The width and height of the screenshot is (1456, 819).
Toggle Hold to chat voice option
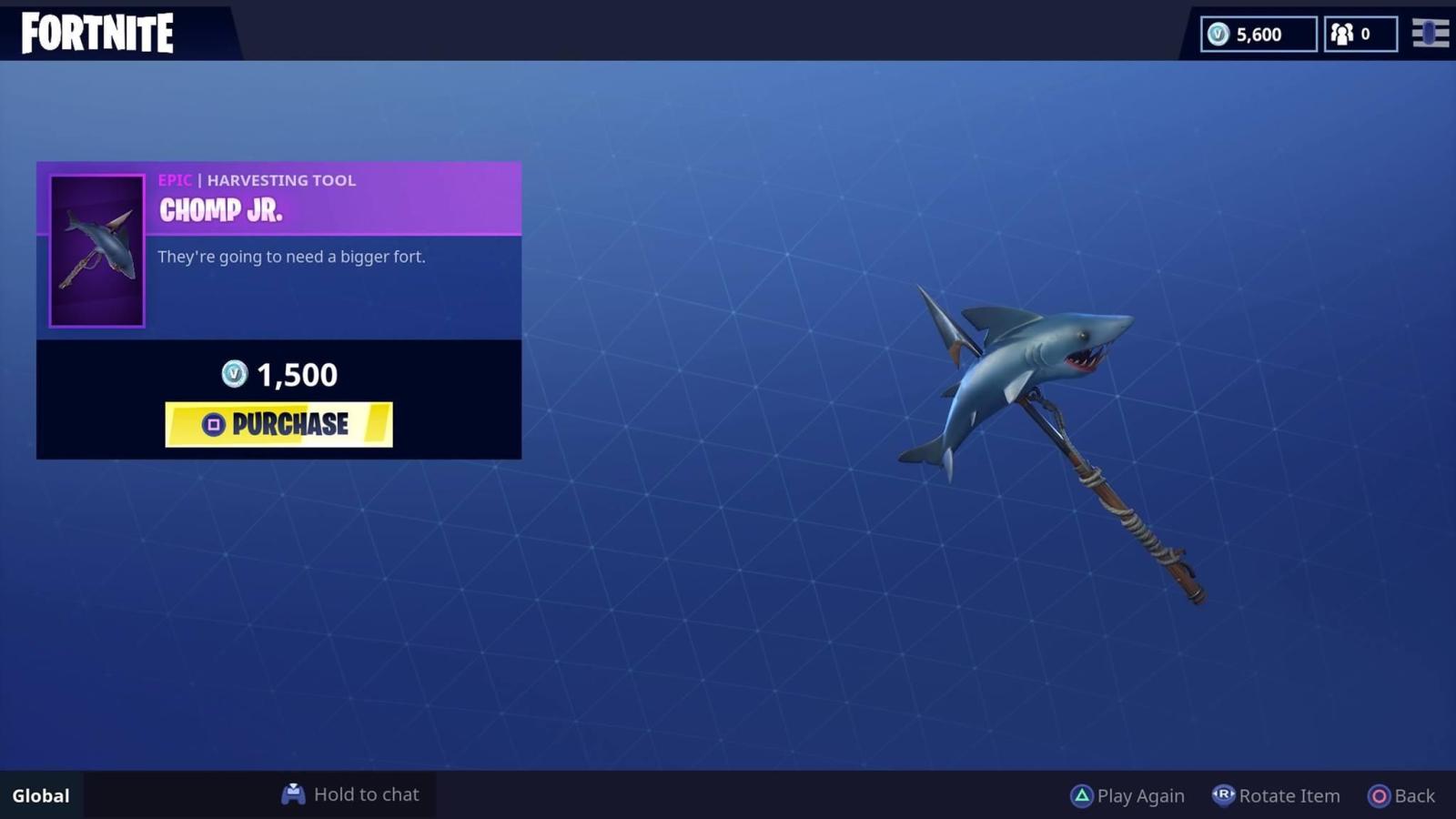click(365, 794)
